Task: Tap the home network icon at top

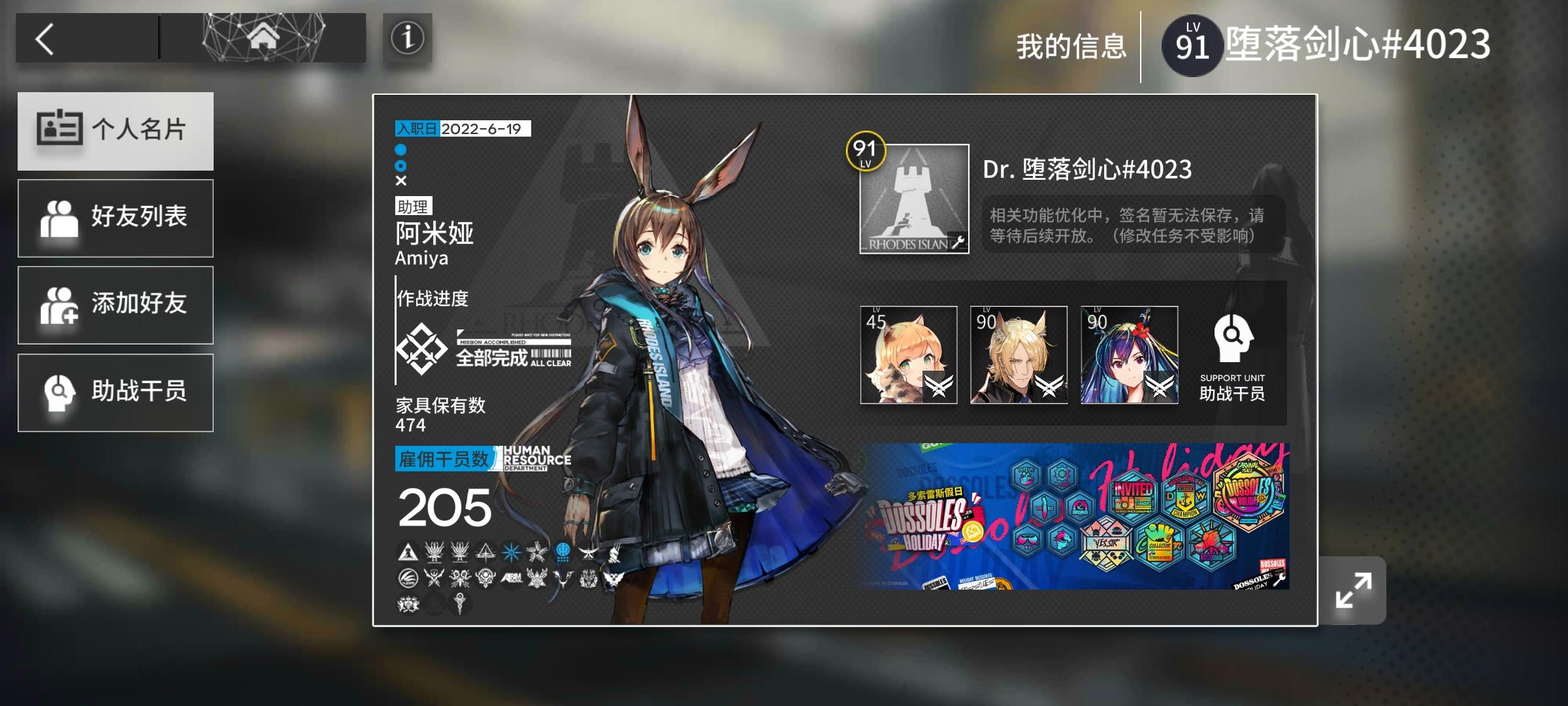Action: click(263, 37)
